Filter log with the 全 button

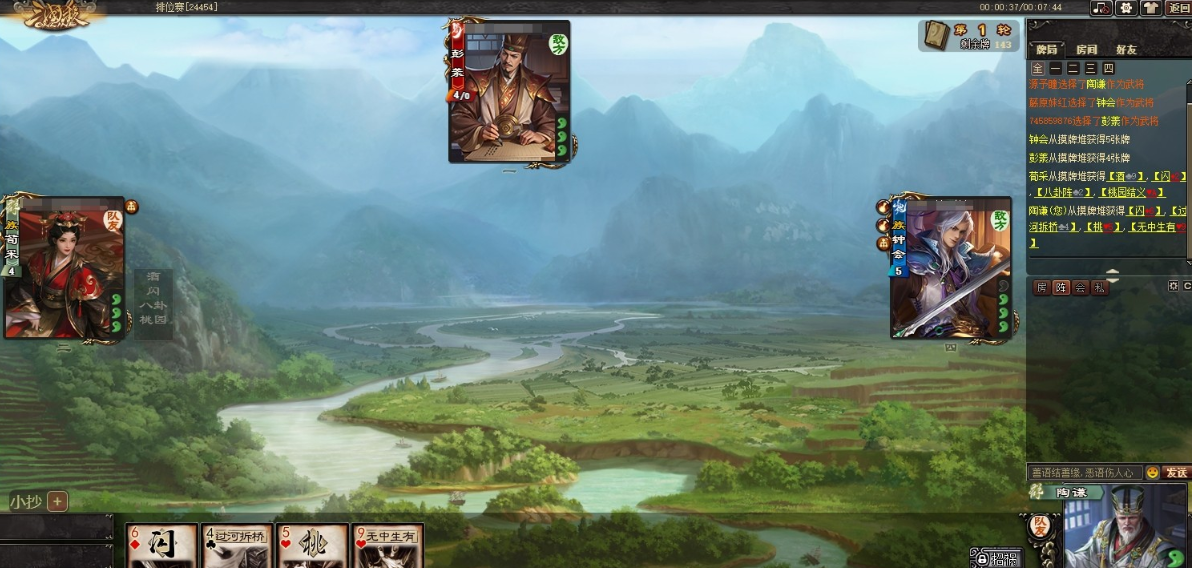(1038, 68)
